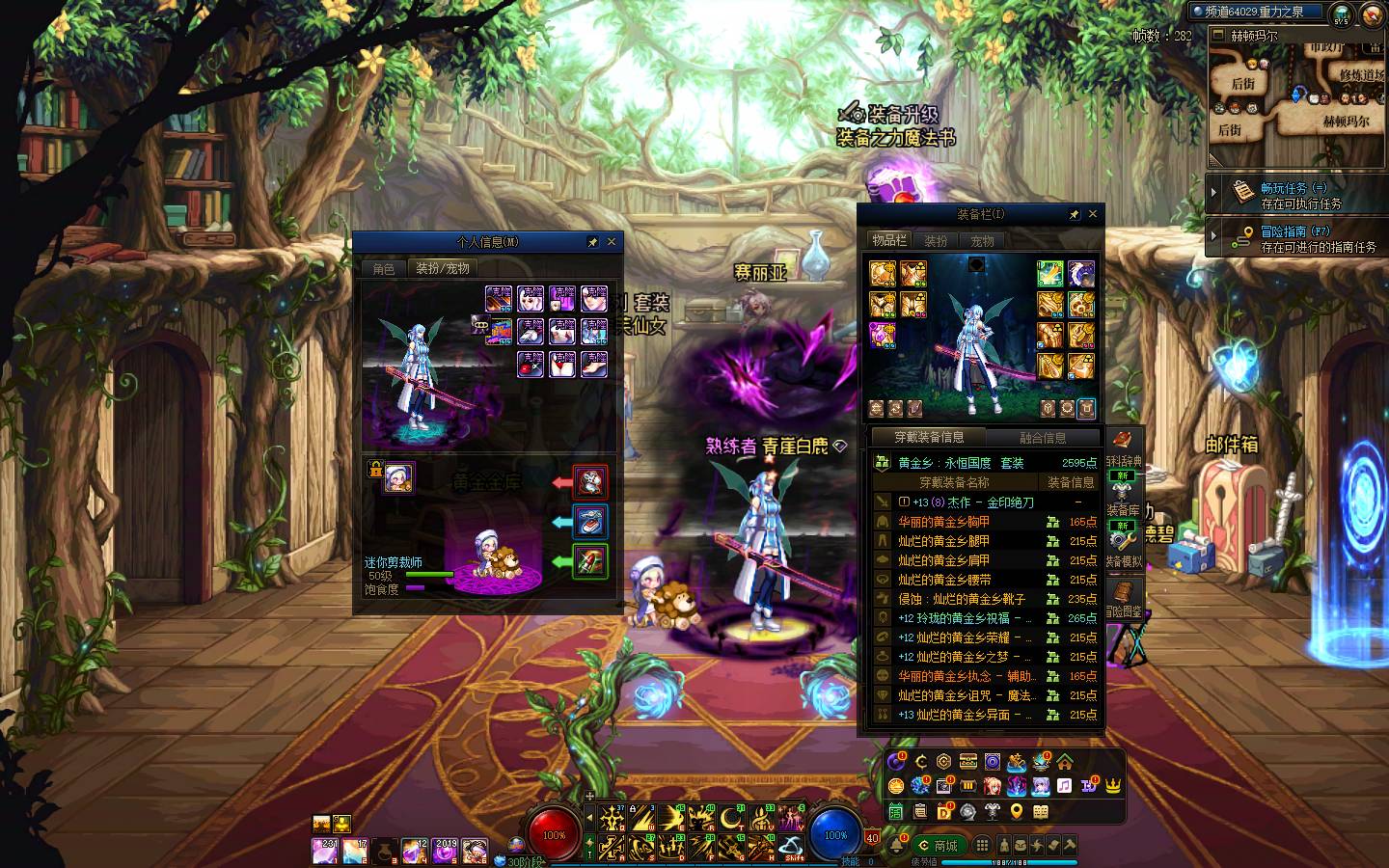Open the 宠物 pet tab in equipment window

(x=982, y=241)
